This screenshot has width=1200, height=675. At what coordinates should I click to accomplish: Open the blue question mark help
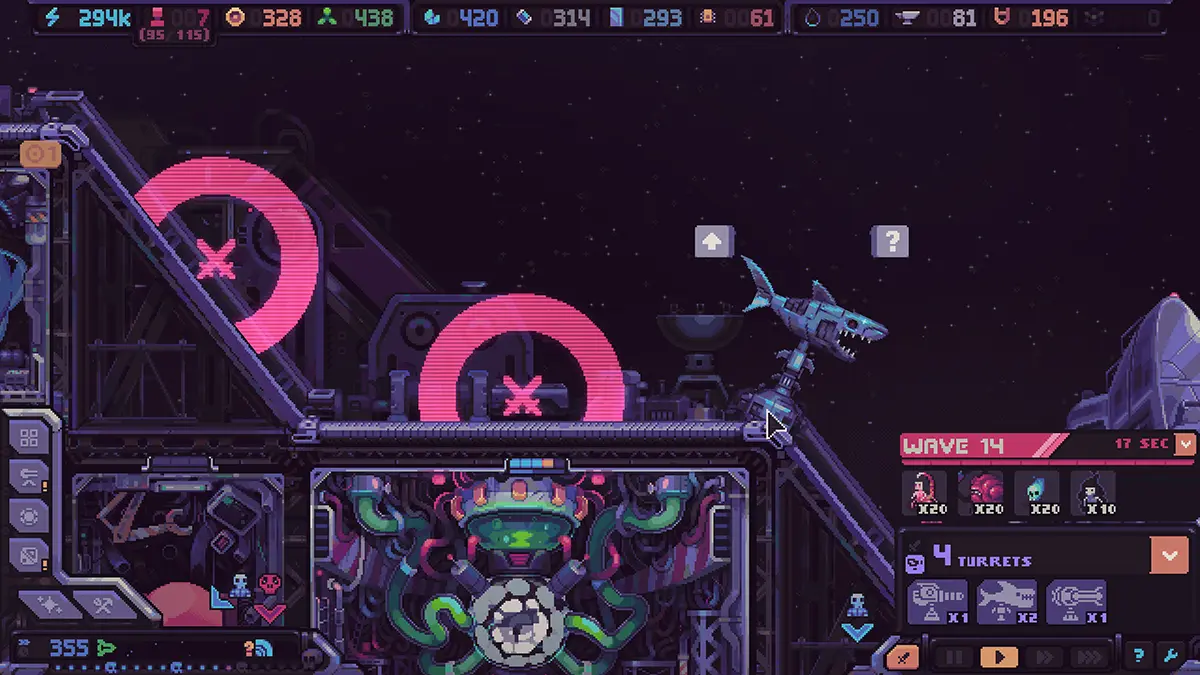coord(1138,657)
